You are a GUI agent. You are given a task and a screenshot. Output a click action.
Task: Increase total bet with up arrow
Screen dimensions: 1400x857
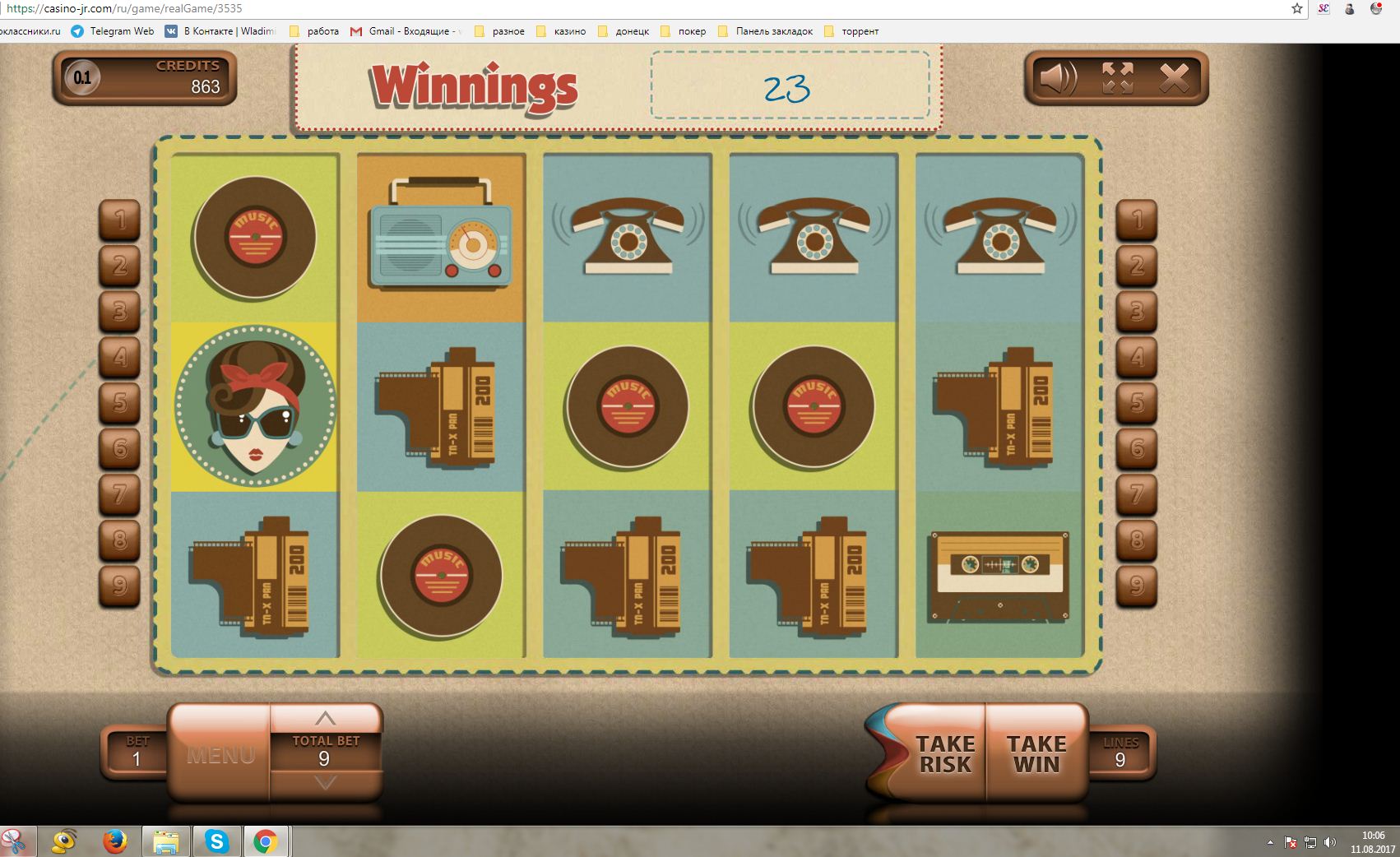[326, 718]
